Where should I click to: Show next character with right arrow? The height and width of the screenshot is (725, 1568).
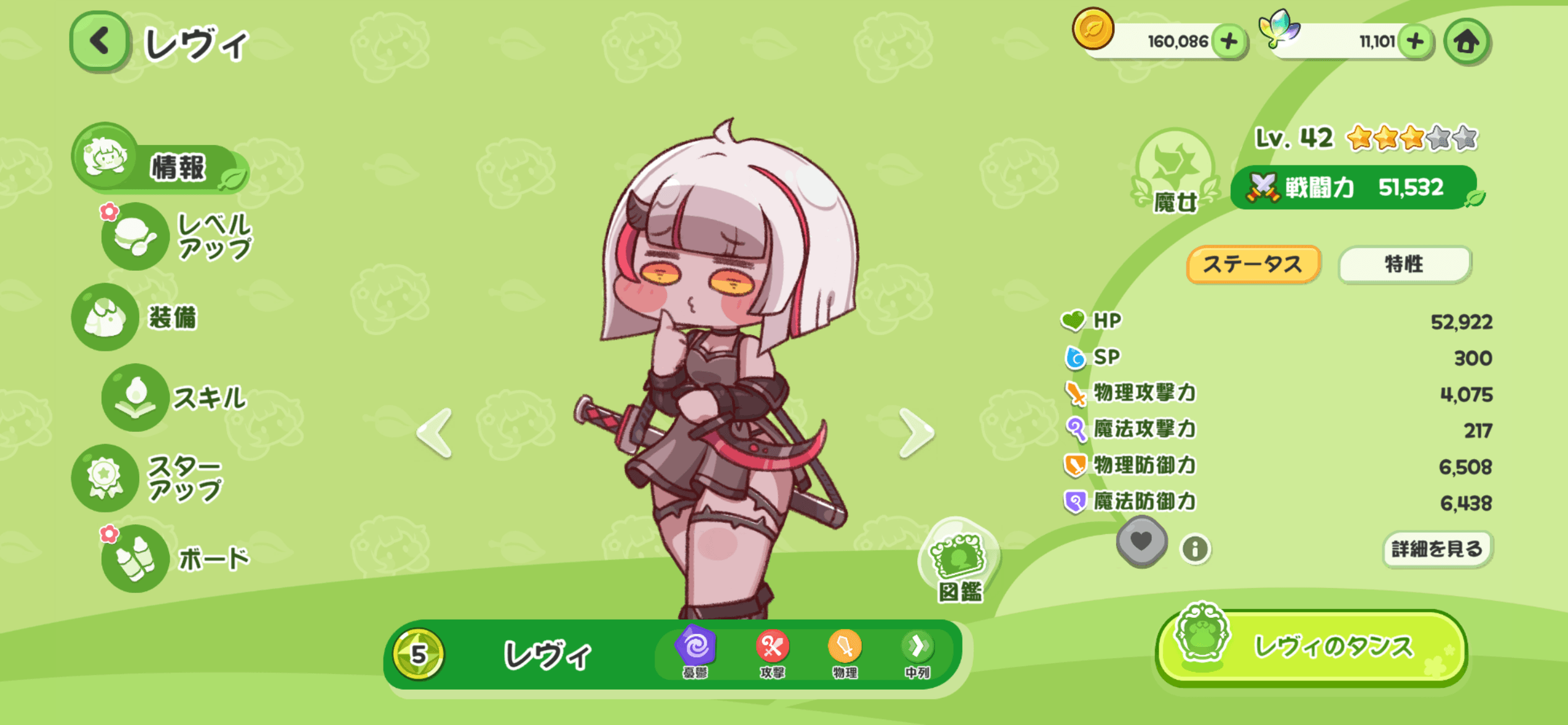point(915,433)
